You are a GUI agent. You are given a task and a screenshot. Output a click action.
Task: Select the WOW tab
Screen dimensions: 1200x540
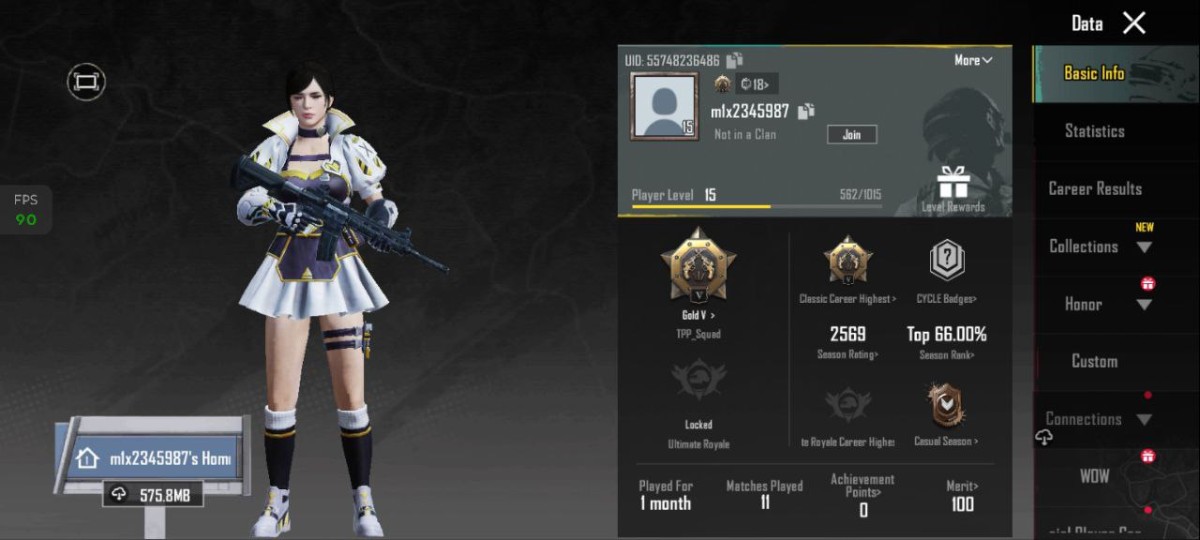coord(1094,476)
